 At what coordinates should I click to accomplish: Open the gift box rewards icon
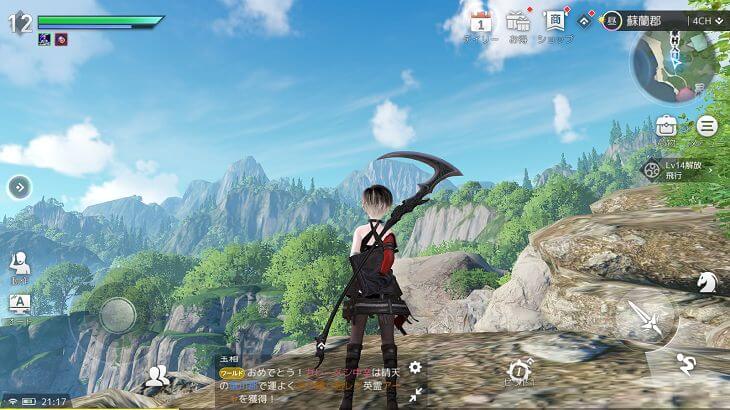(517, 22)
